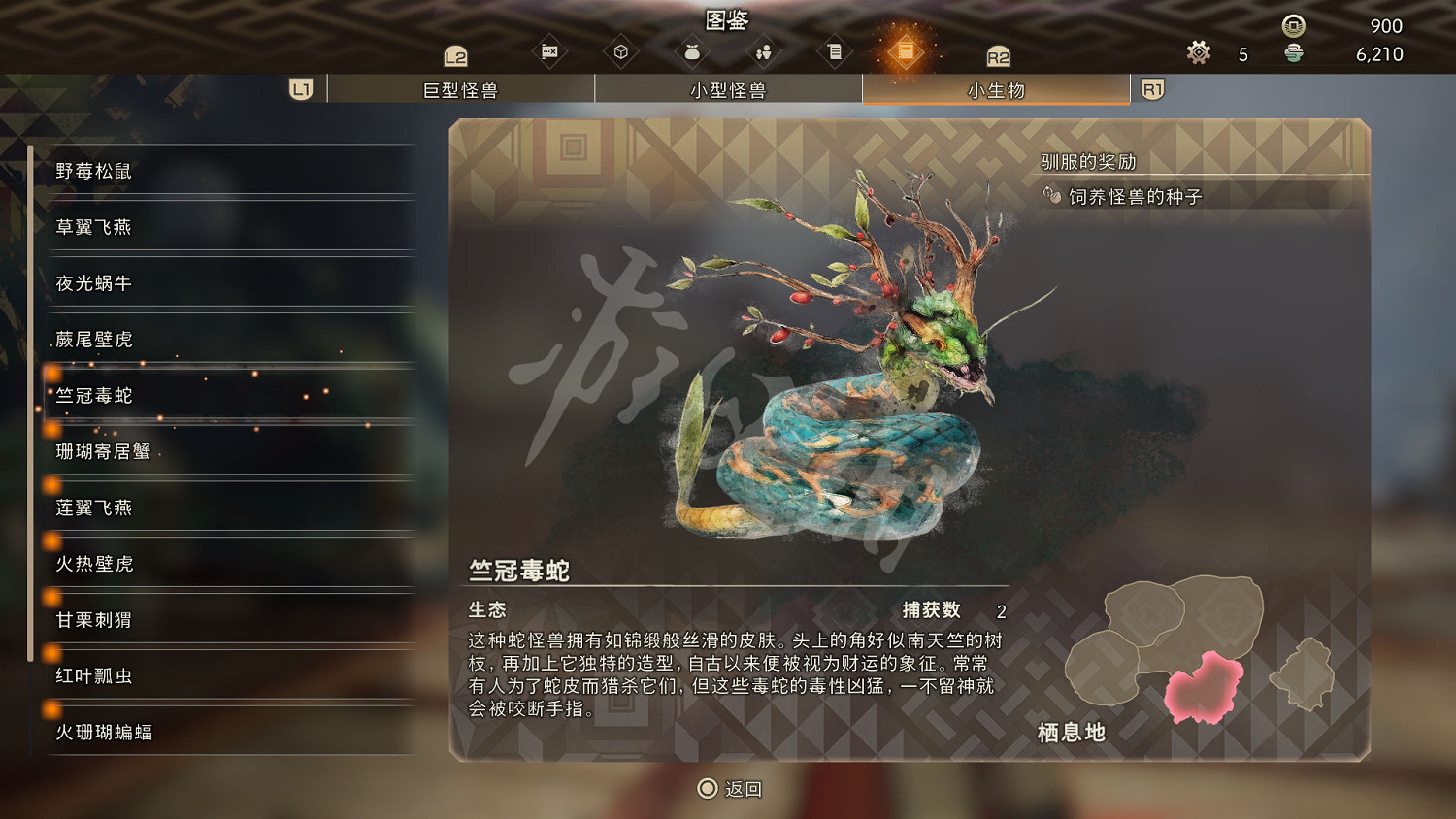Select the 小生物 tab
Image resolution: width=1456 pixels, height=819 pixels.
pyautogui.click(x=994, y=88)
